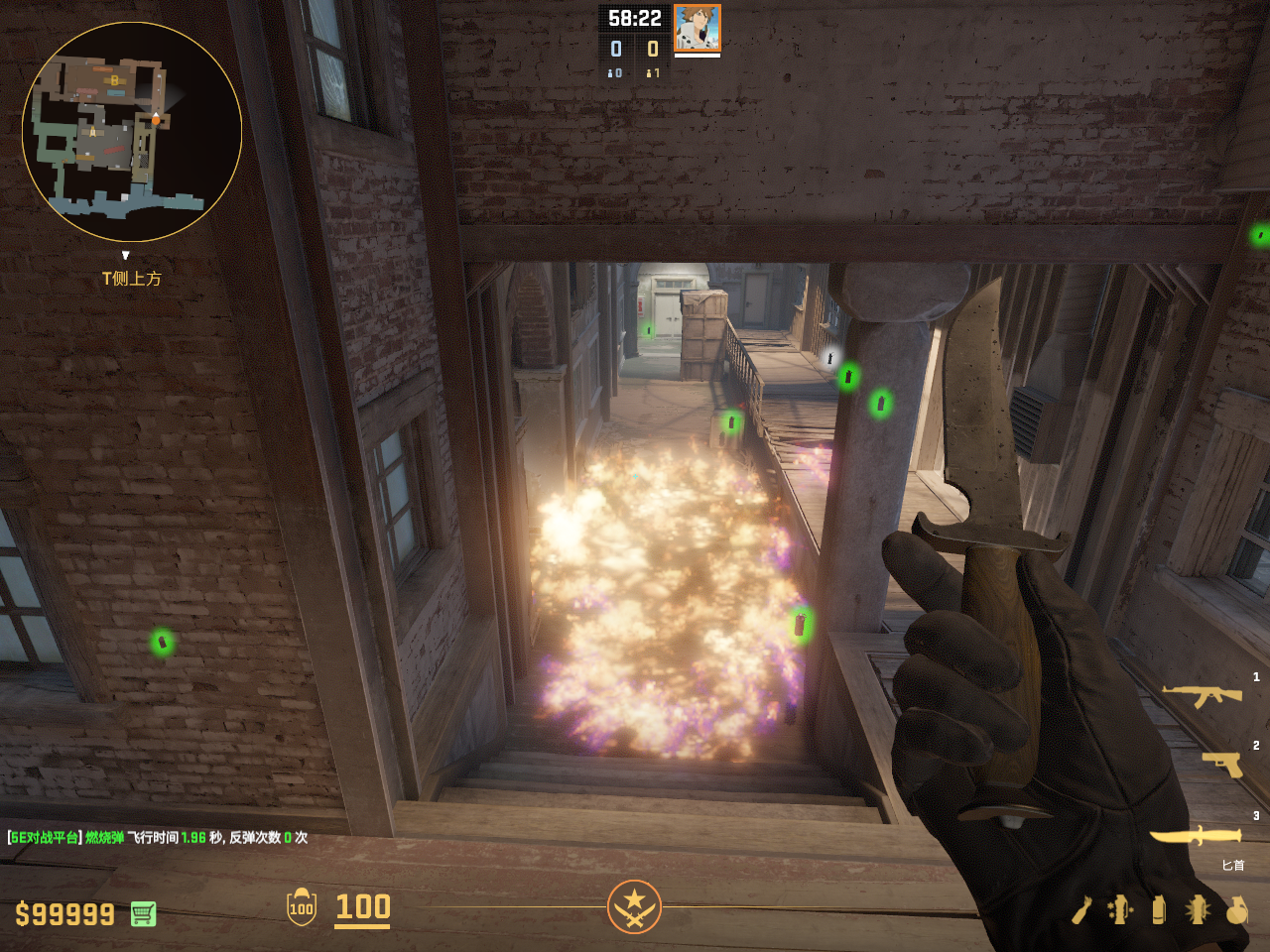Select the knife weapon slot
The width and height of the screenshot is (1270, 952).
[x=1196, y=836]
